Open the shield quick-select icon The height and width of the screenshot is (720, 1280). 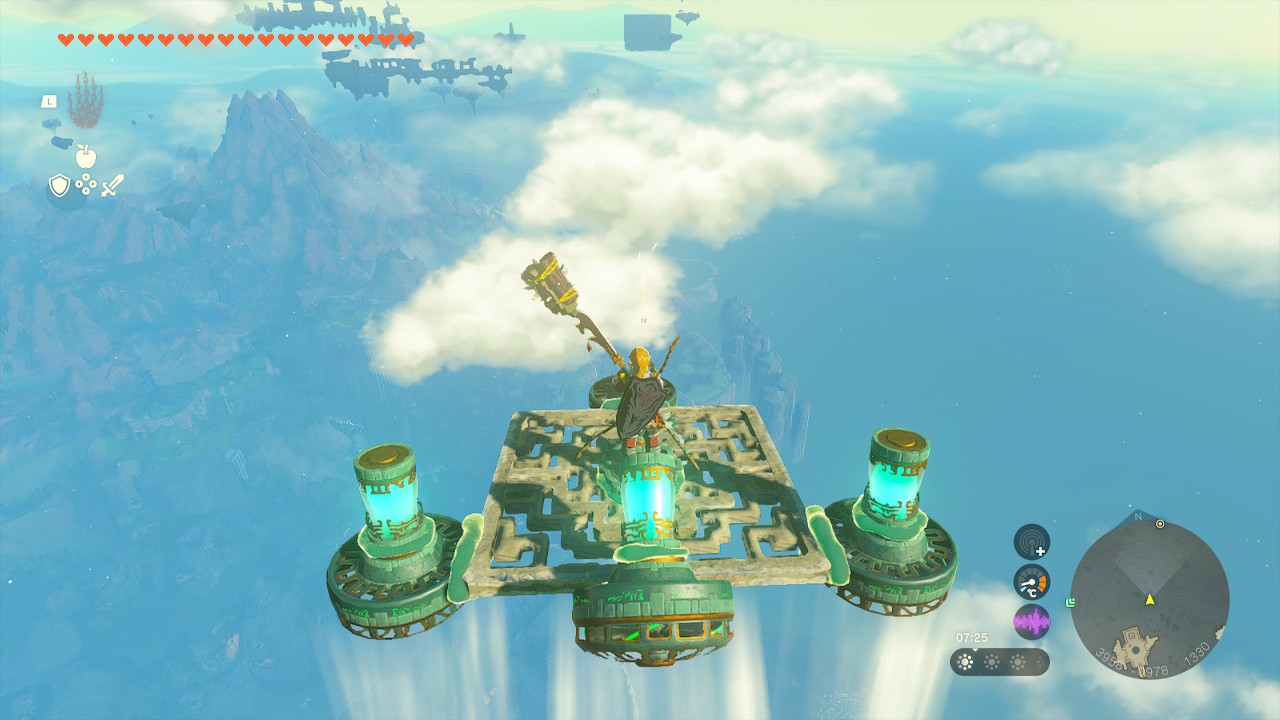click(x=59, y=185)
